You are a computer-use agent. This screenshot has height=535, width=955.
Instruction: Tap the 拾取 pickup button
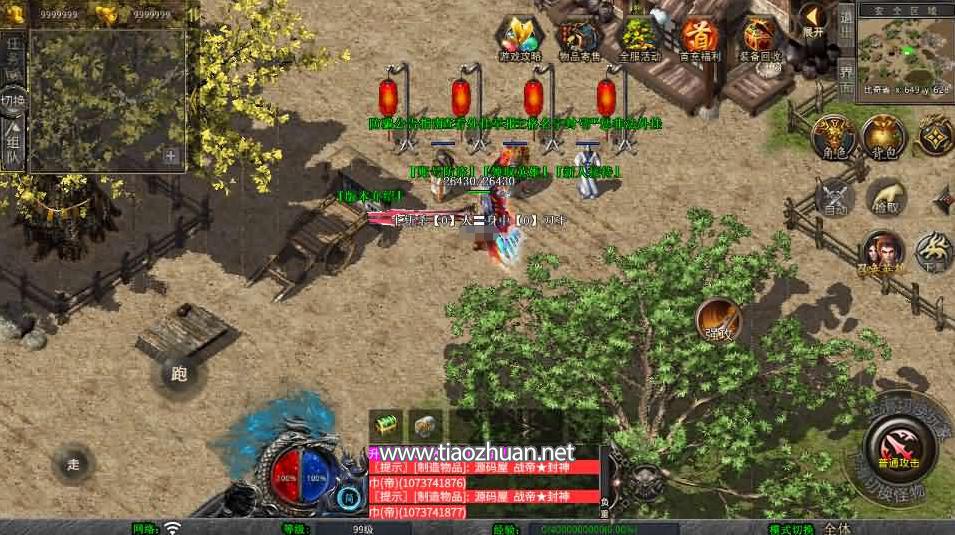[x=886, y=196]
